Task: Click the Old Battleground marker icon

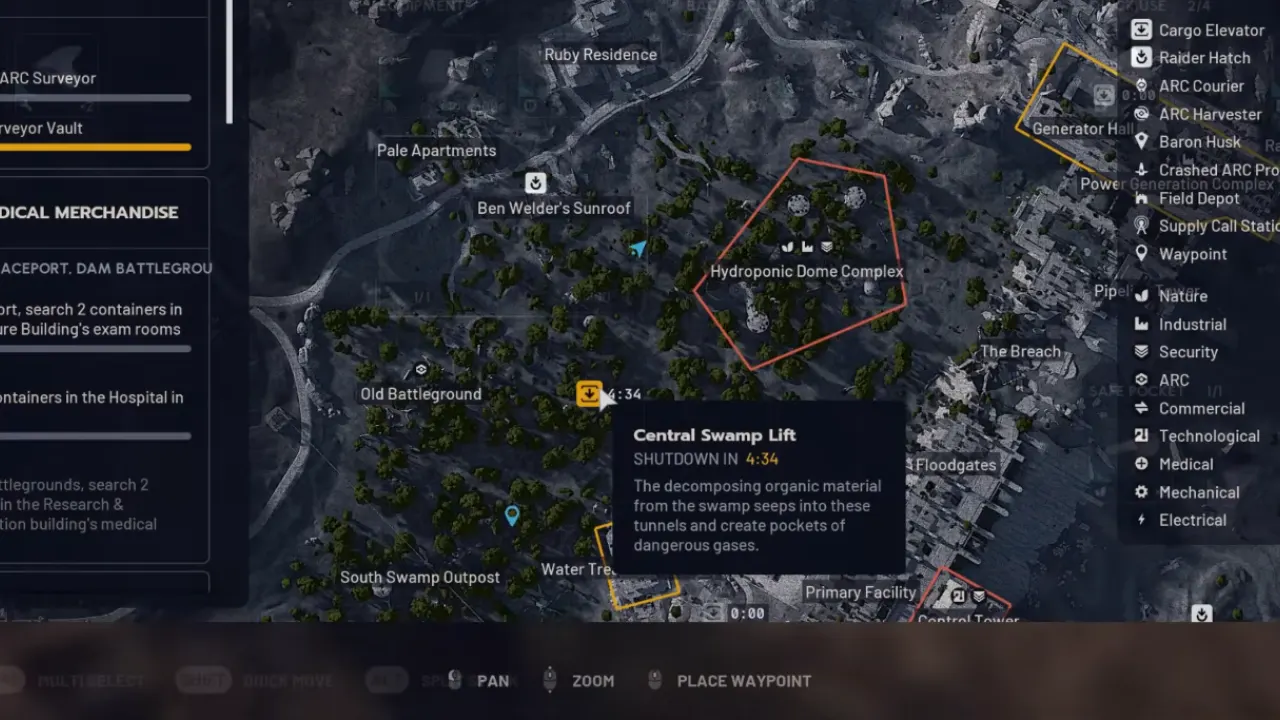Action: [421, 368]
